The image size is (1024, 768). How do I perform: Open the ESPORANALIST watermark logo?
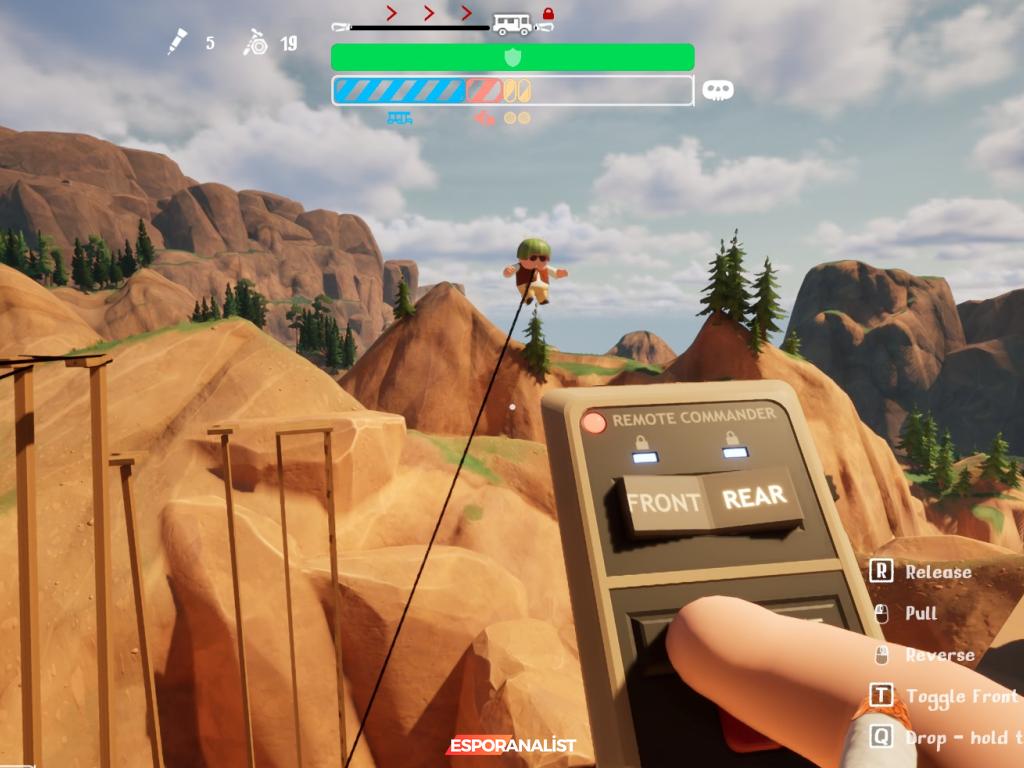pos(511,746)
